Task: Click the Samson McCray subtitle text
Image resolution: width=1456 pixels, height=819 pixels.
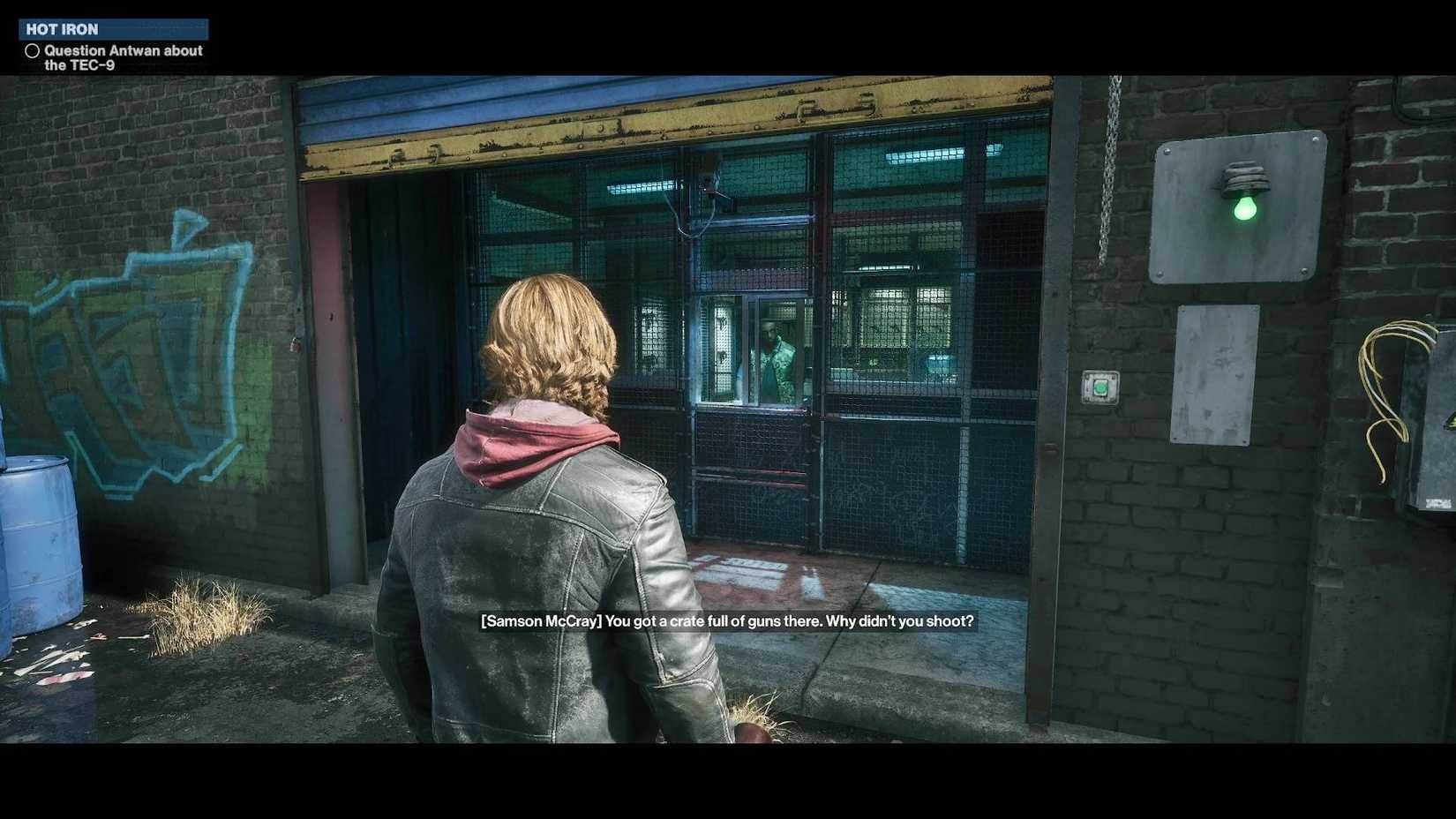Action: click(726, 620)
